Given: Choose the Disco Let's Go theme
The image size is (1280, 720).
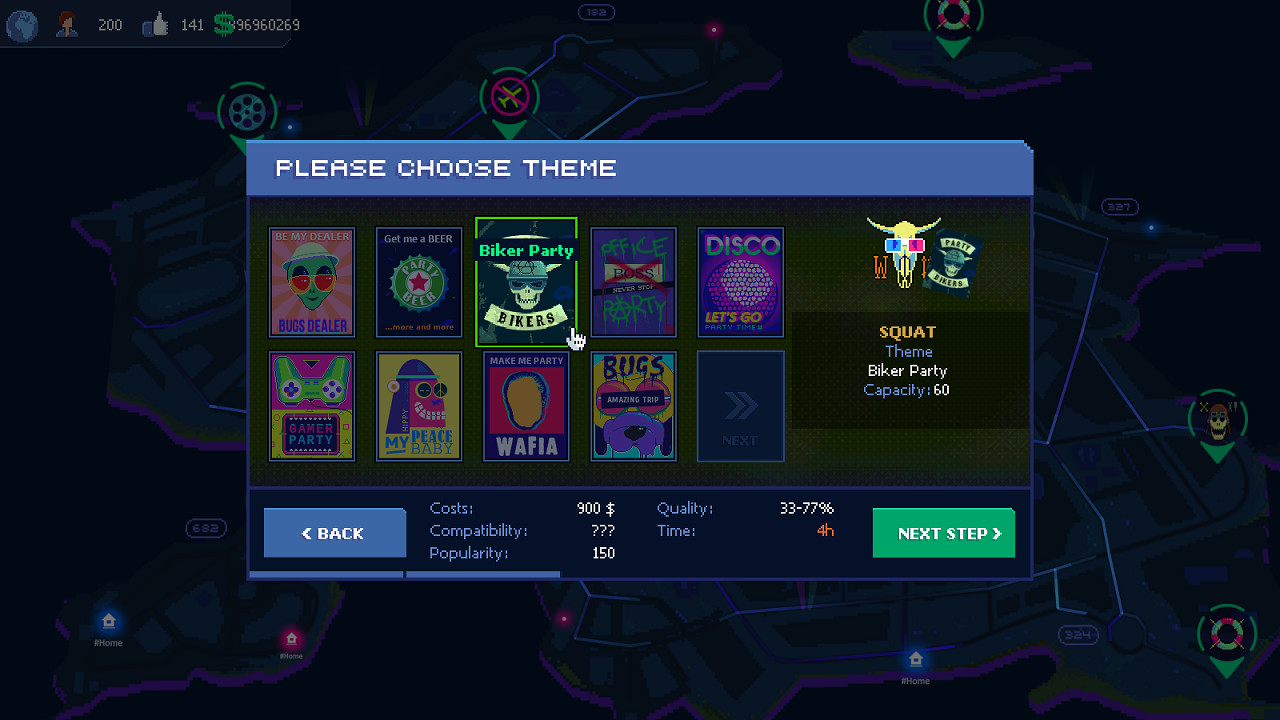Looking at the screenshot, I should (x=740, y=282).
